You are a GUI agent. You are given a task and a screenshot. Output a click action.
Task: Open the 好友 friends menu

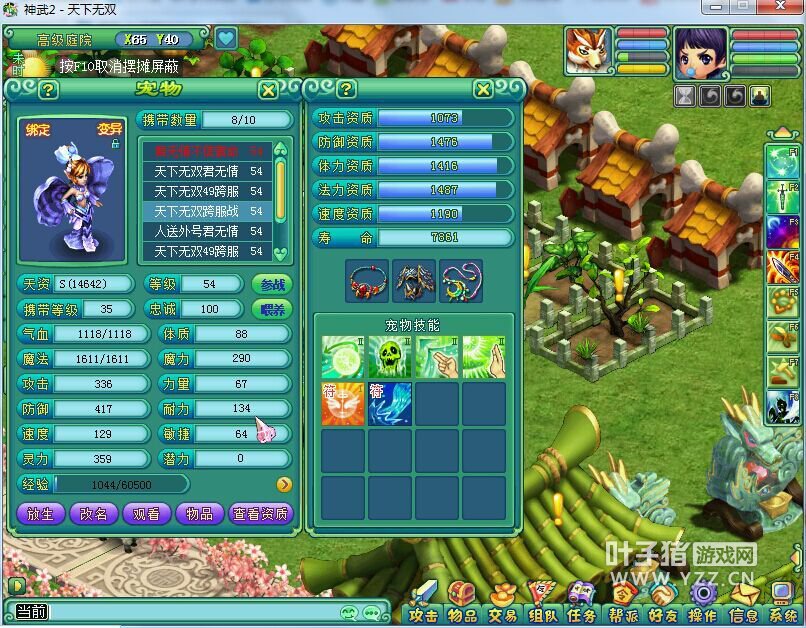[x=662, y=614]
